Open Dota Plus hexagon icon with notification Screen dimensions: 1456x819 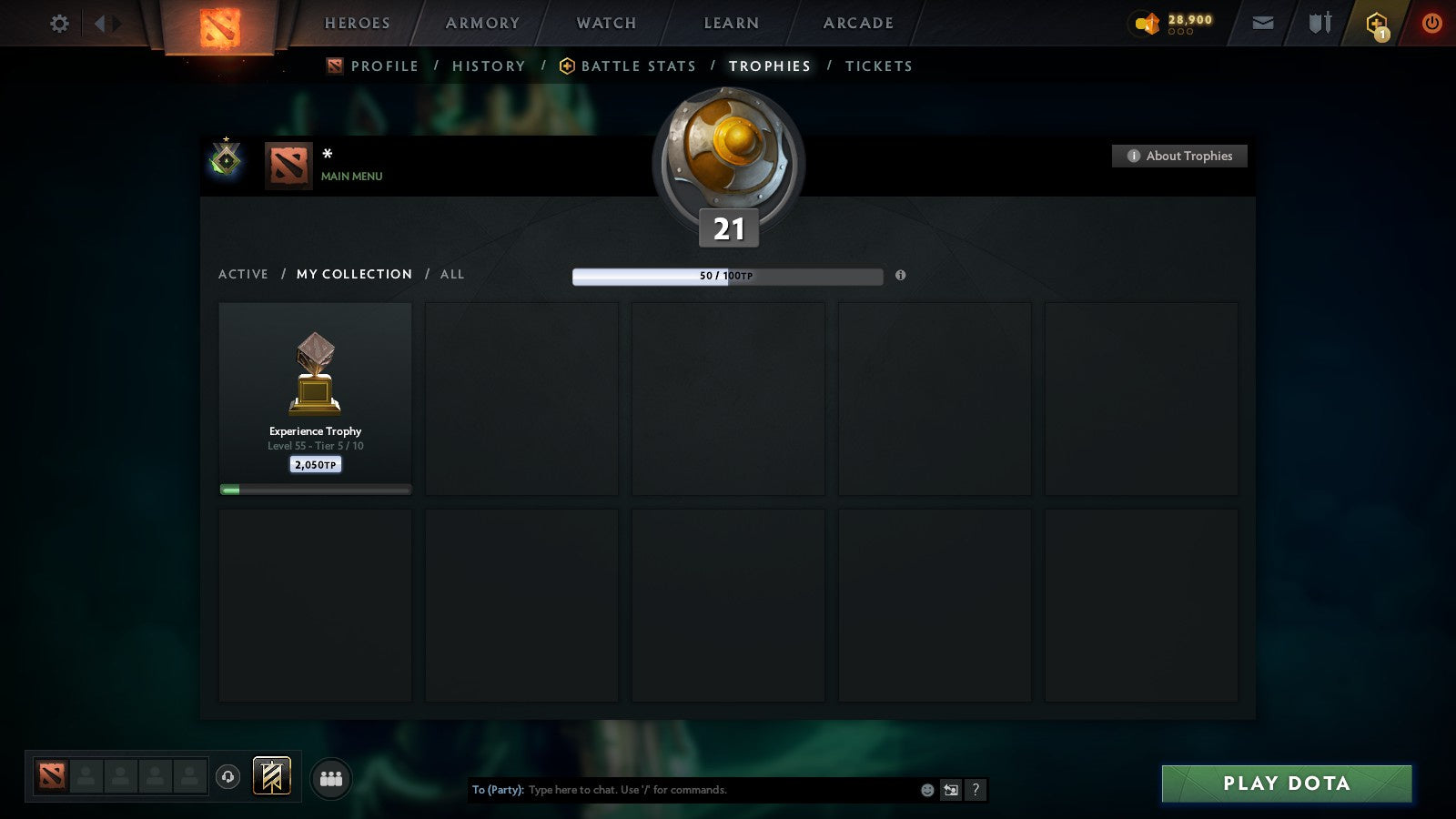(x=1377, y=23)
